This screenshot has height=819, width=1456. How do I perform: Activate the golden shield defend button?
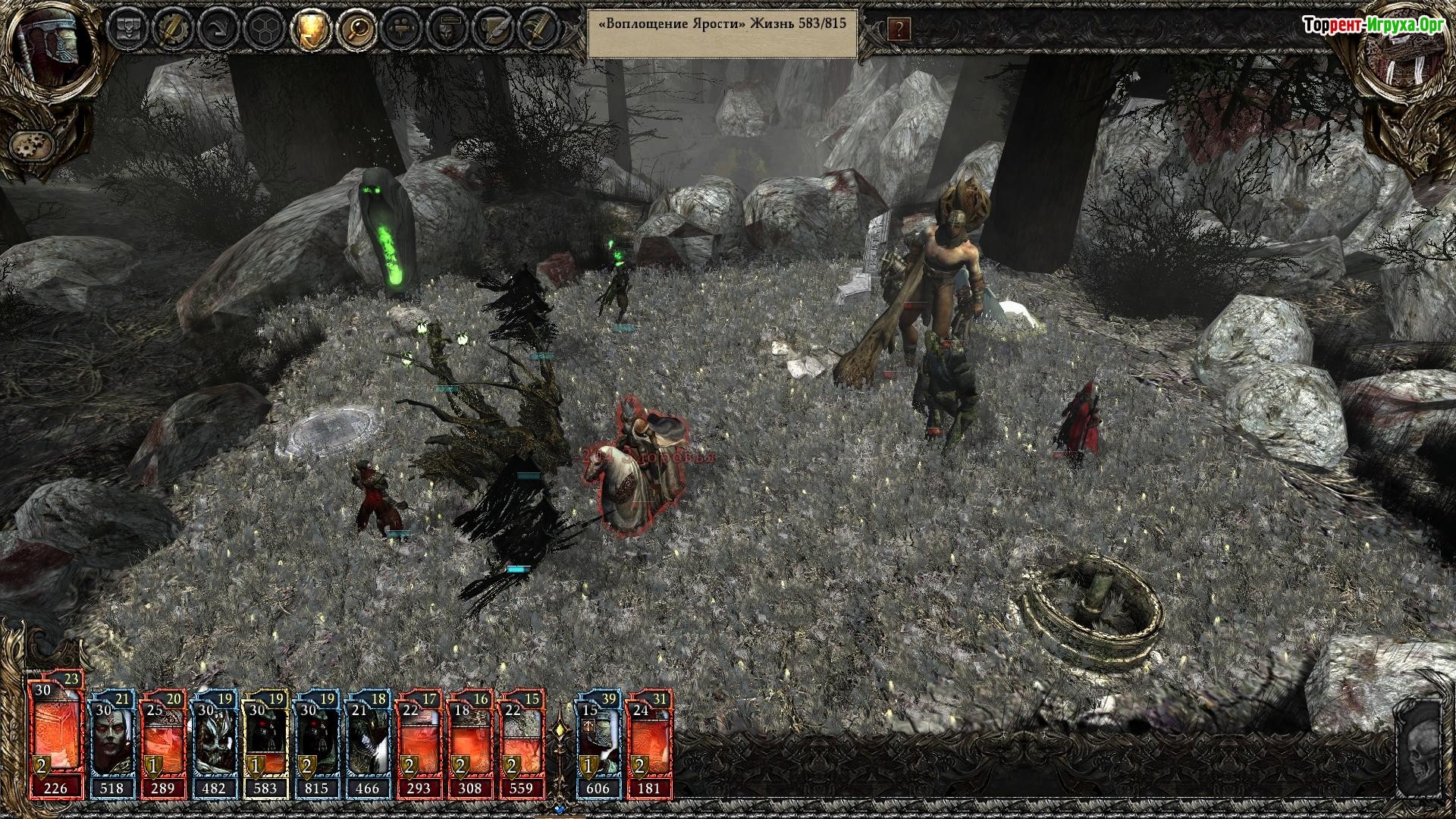pyautogui.click(x=309, y=29)
